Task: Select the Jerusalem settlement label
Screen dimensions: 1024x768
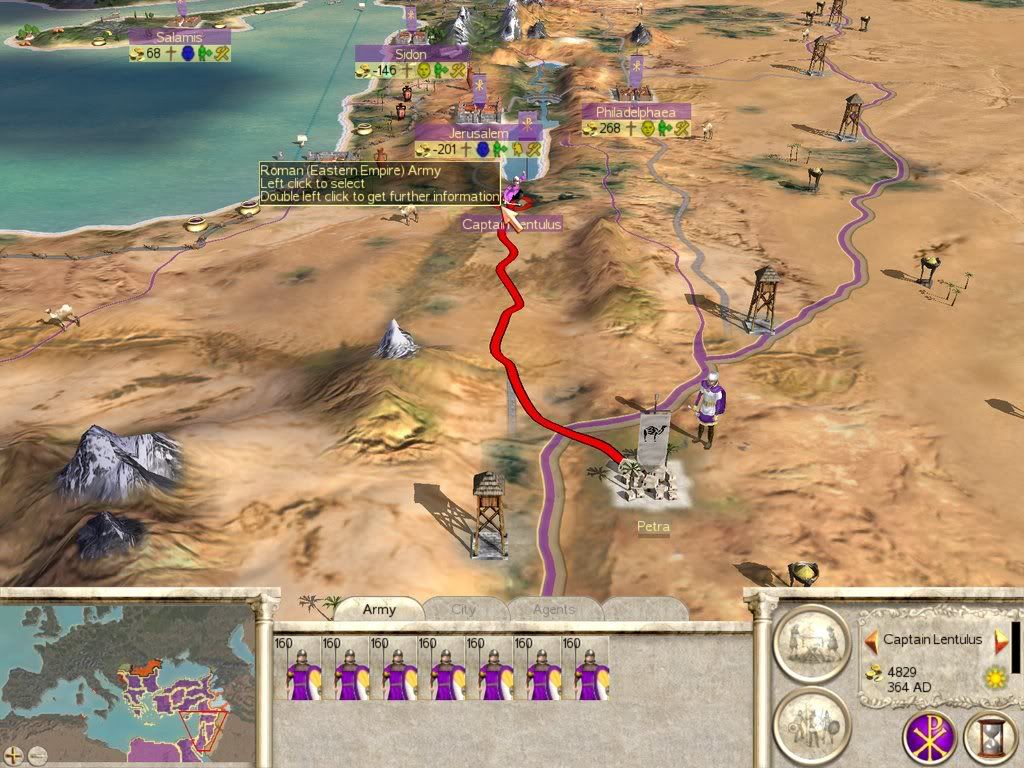Action: pyautogui.click(x=478, y=133)
